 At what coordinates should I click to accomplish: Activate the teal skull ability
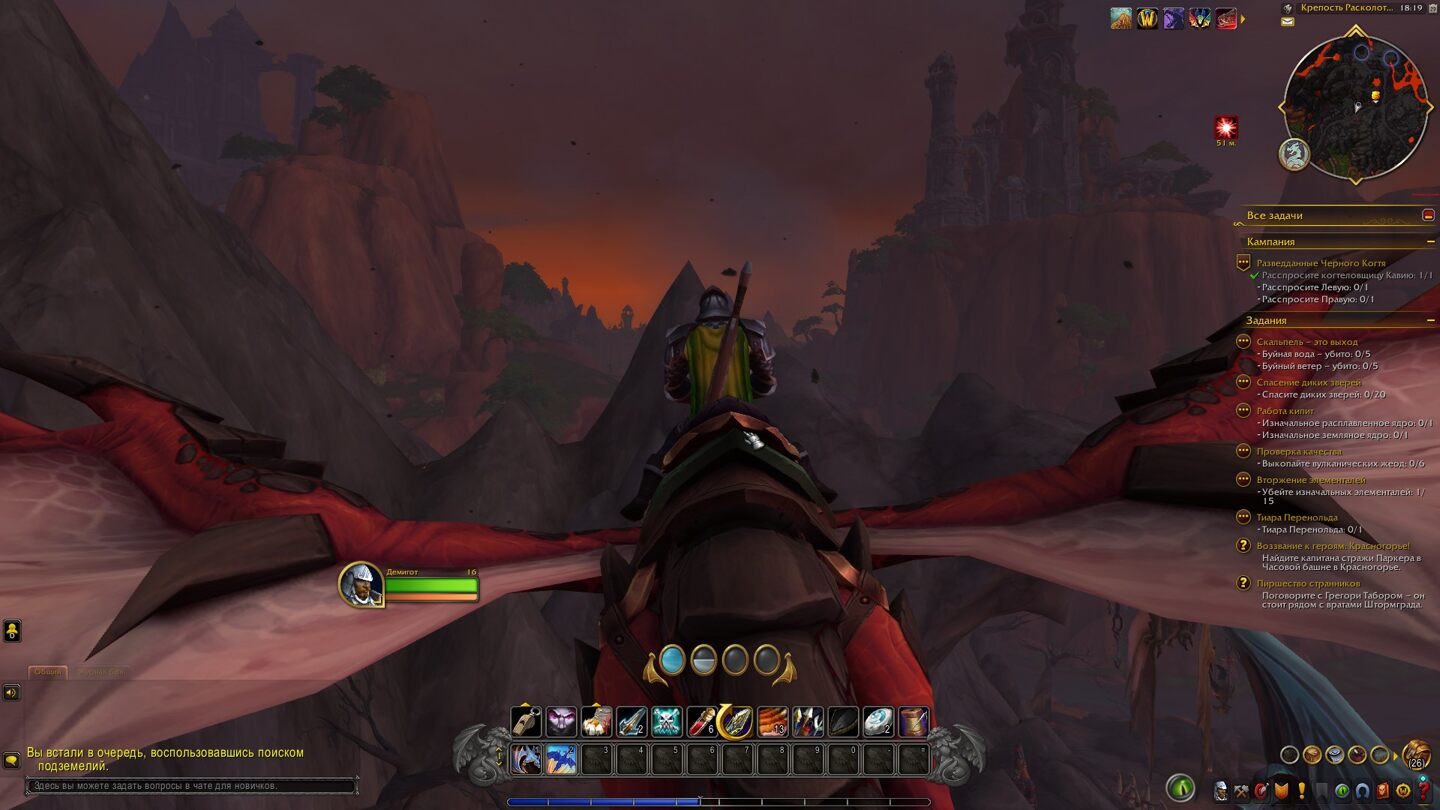tap(666, 721)
